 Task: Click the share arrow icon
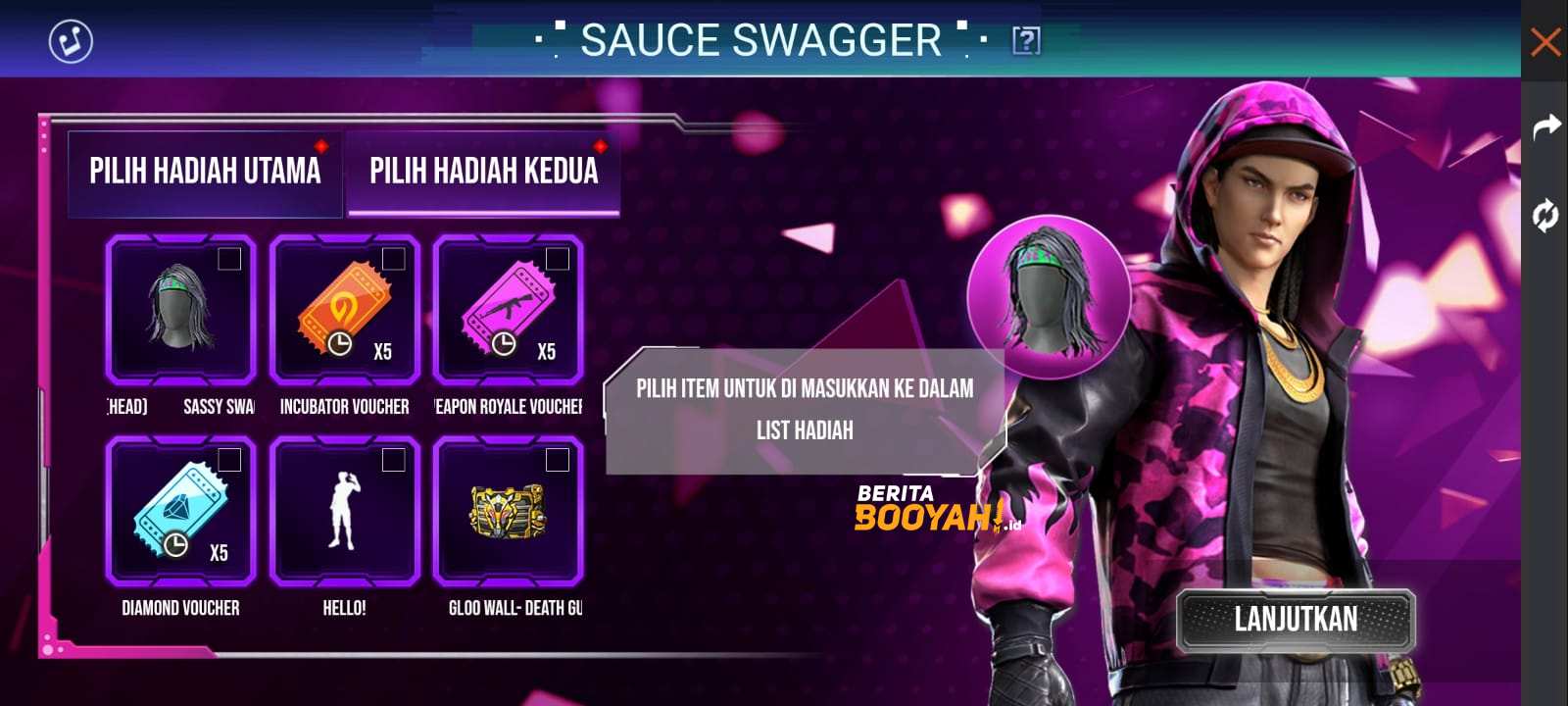[1546, 126]
